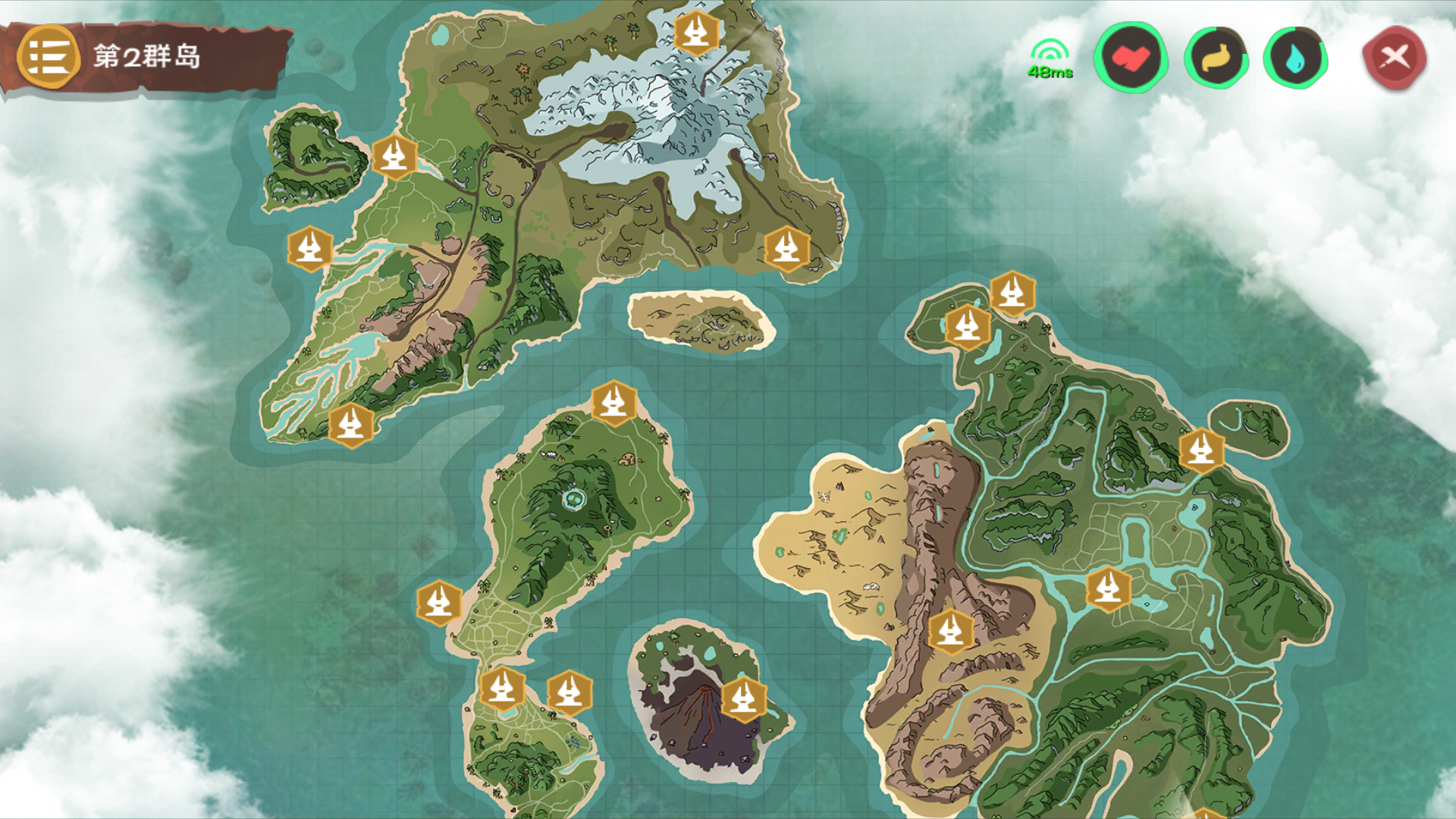Click the red health status icon
This screenshot has height=819, width=1456.
pyautogui.click(x=1130, y=58)
